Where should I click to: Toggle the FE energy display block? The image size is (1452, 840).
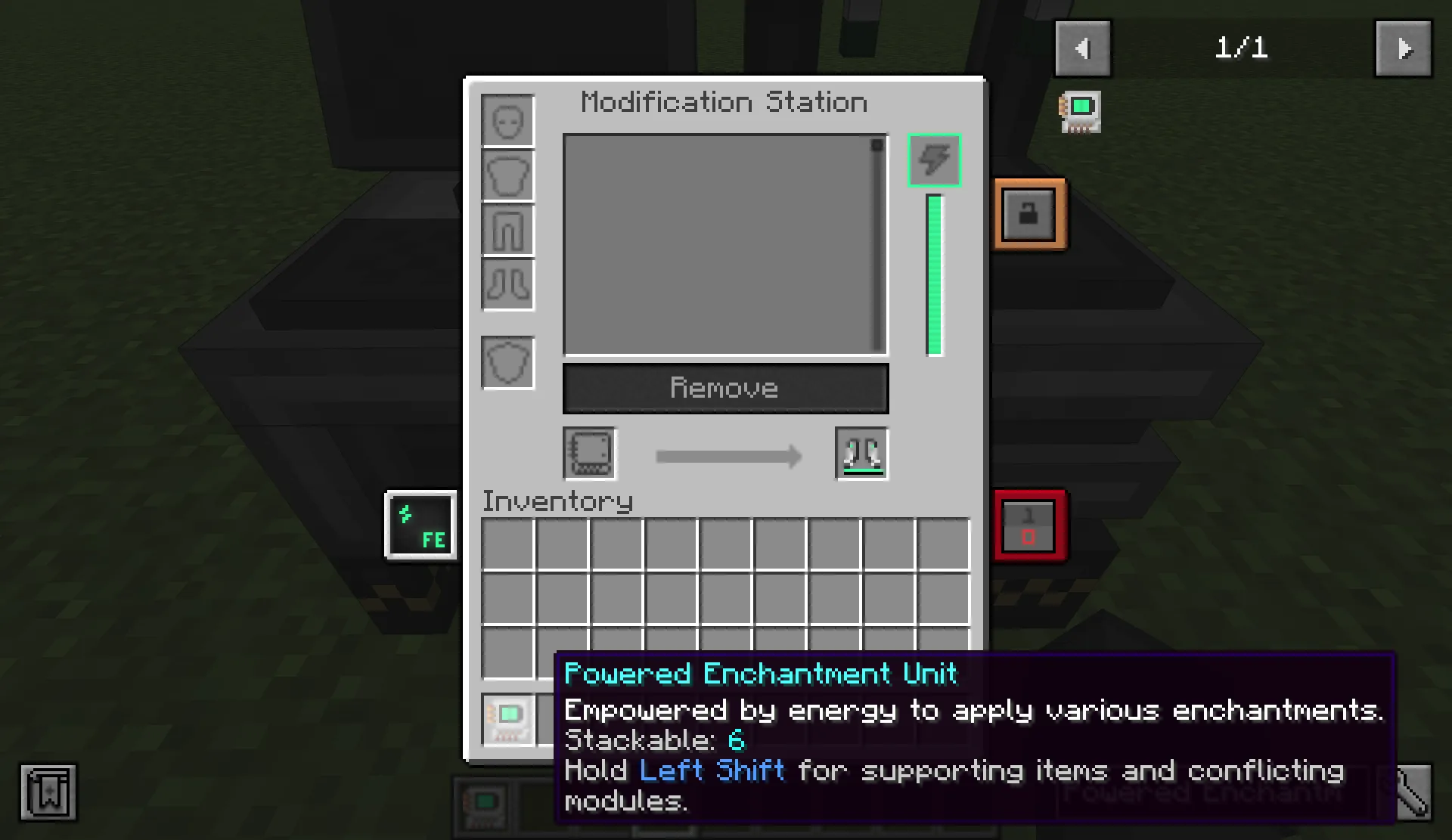point(420,525)
